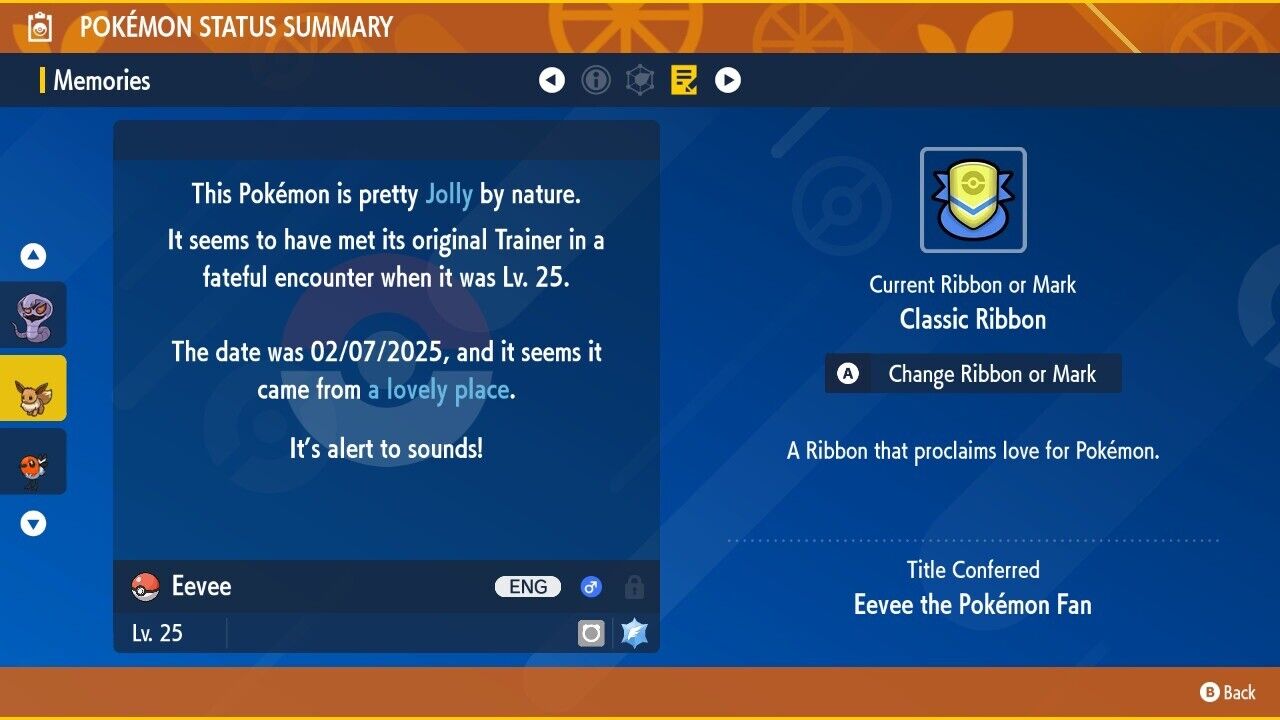Click the Classic Ribbon icon
Image resolution: width=1280 pixels, height=720 pixels.
pyautogui.click(x=973, y=200)
